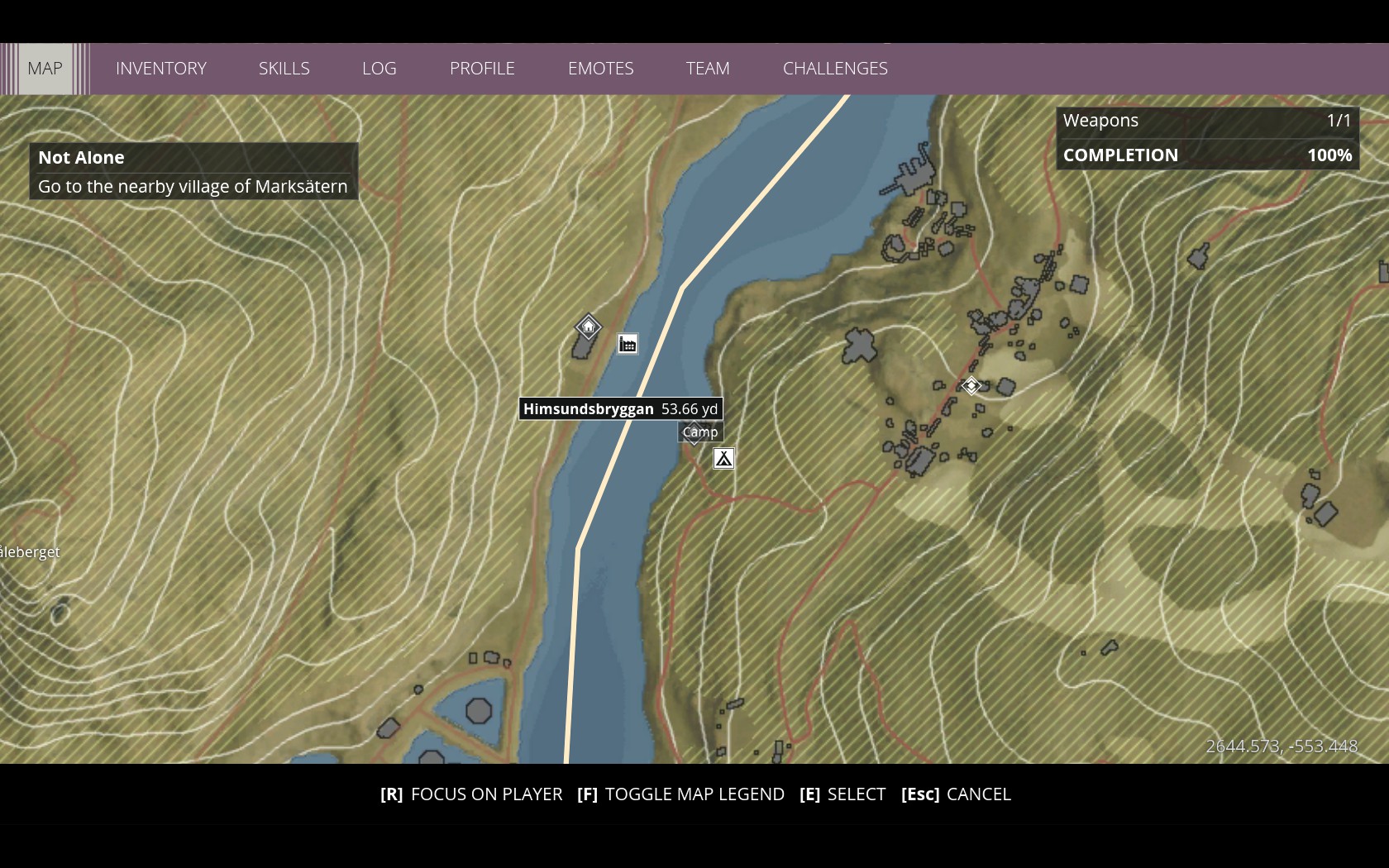
Task: Expand the Not Alone mission description panel
Action: pyautogui.click(x=193, y=171)
